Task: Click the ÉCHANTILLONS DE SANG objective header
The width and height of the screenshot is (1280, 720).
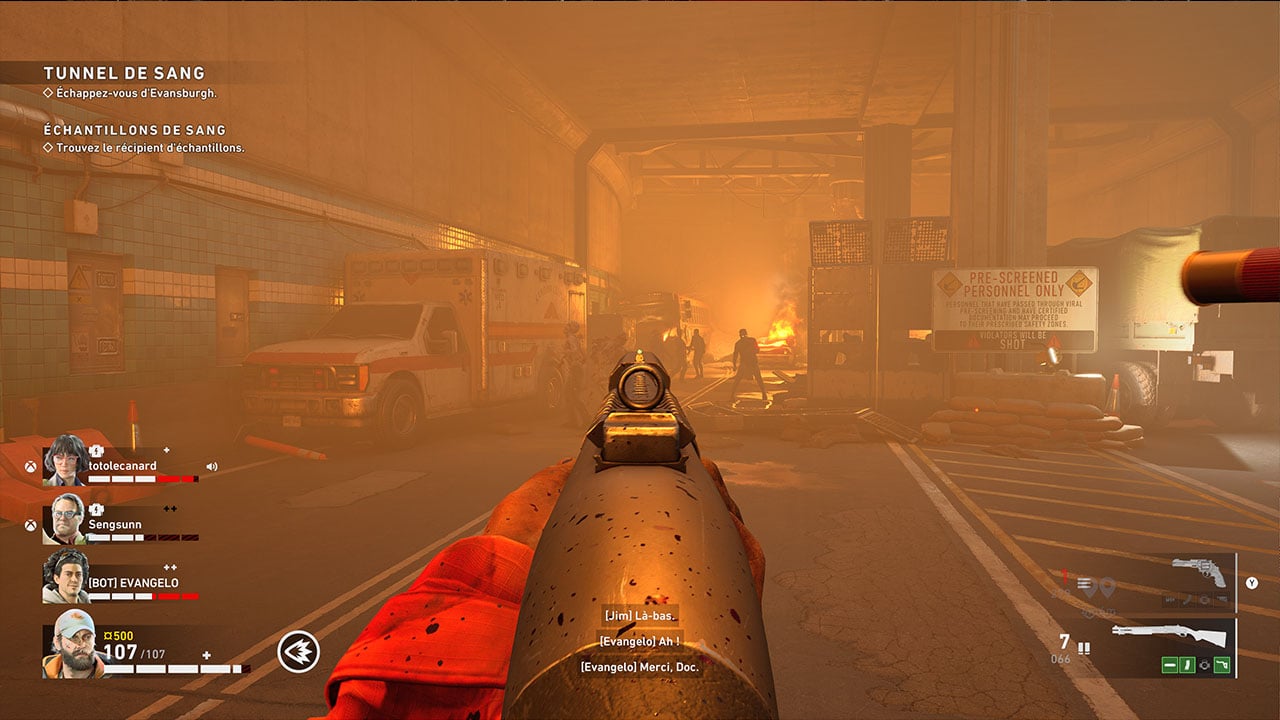Action: point(133,130)
